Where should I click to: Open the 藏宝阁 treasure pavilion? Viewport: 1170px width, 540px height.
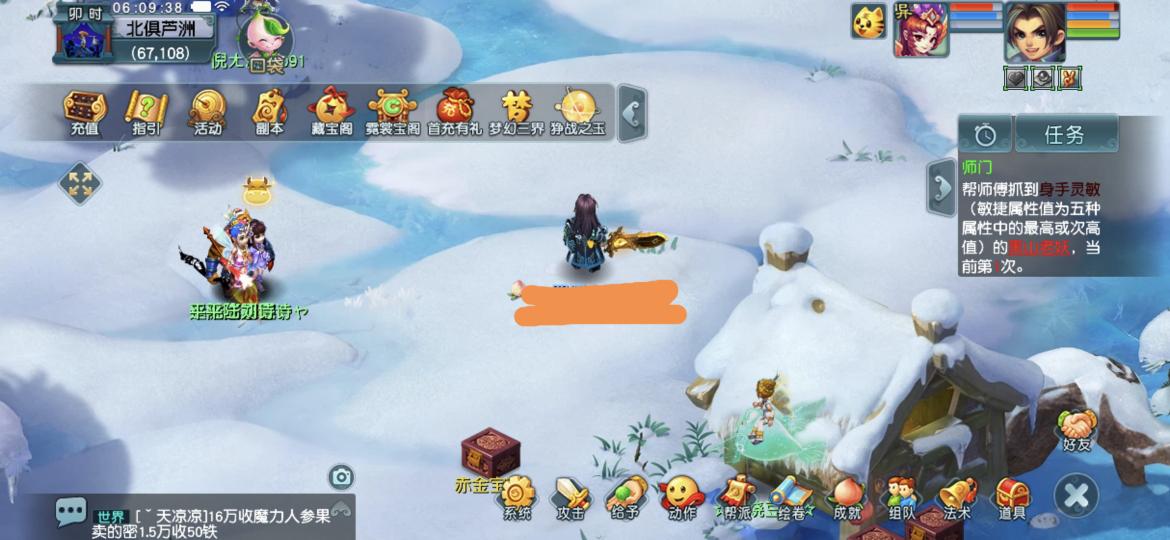coord(330,109)
